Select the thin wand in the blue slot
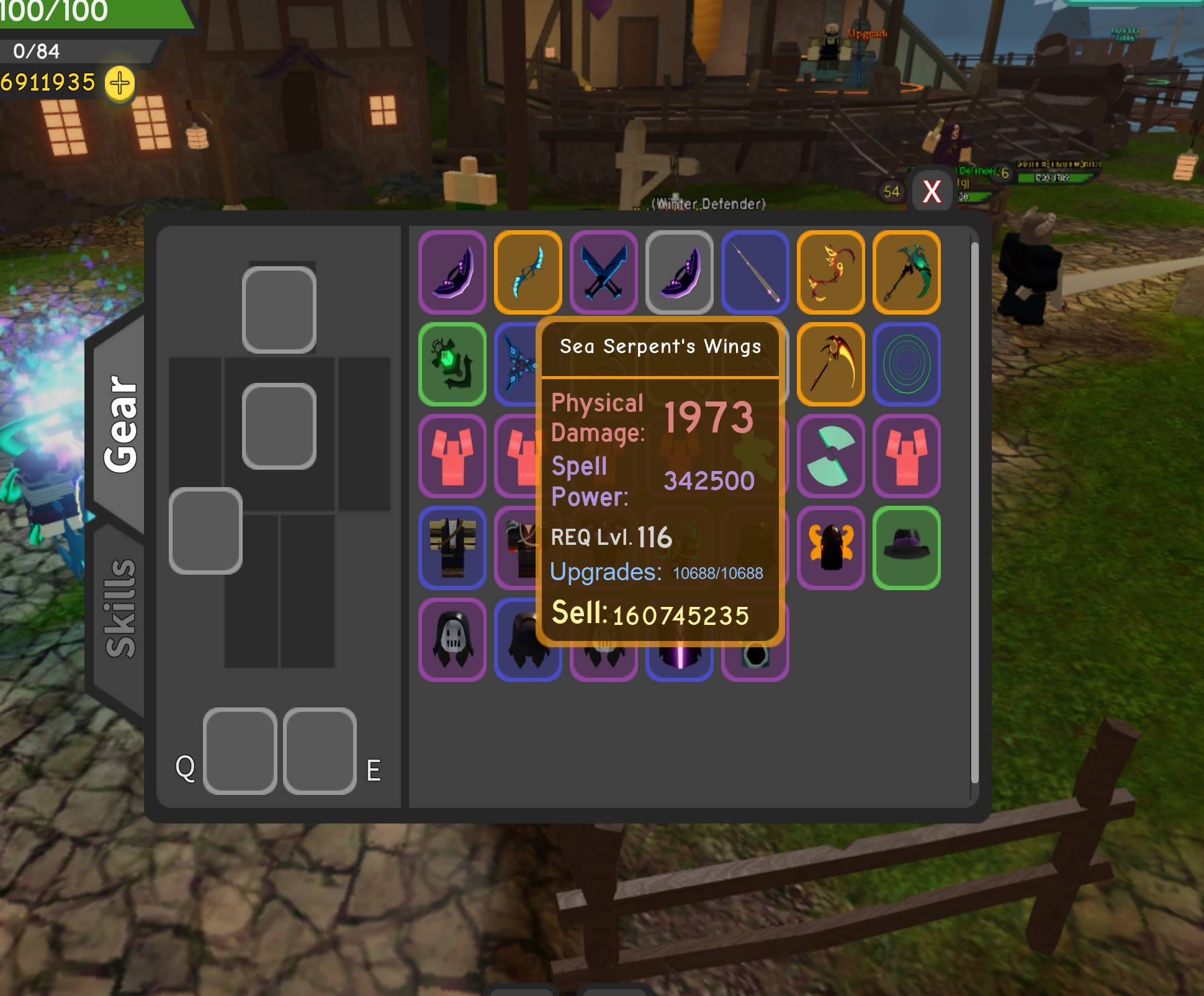 coord(755,272)
